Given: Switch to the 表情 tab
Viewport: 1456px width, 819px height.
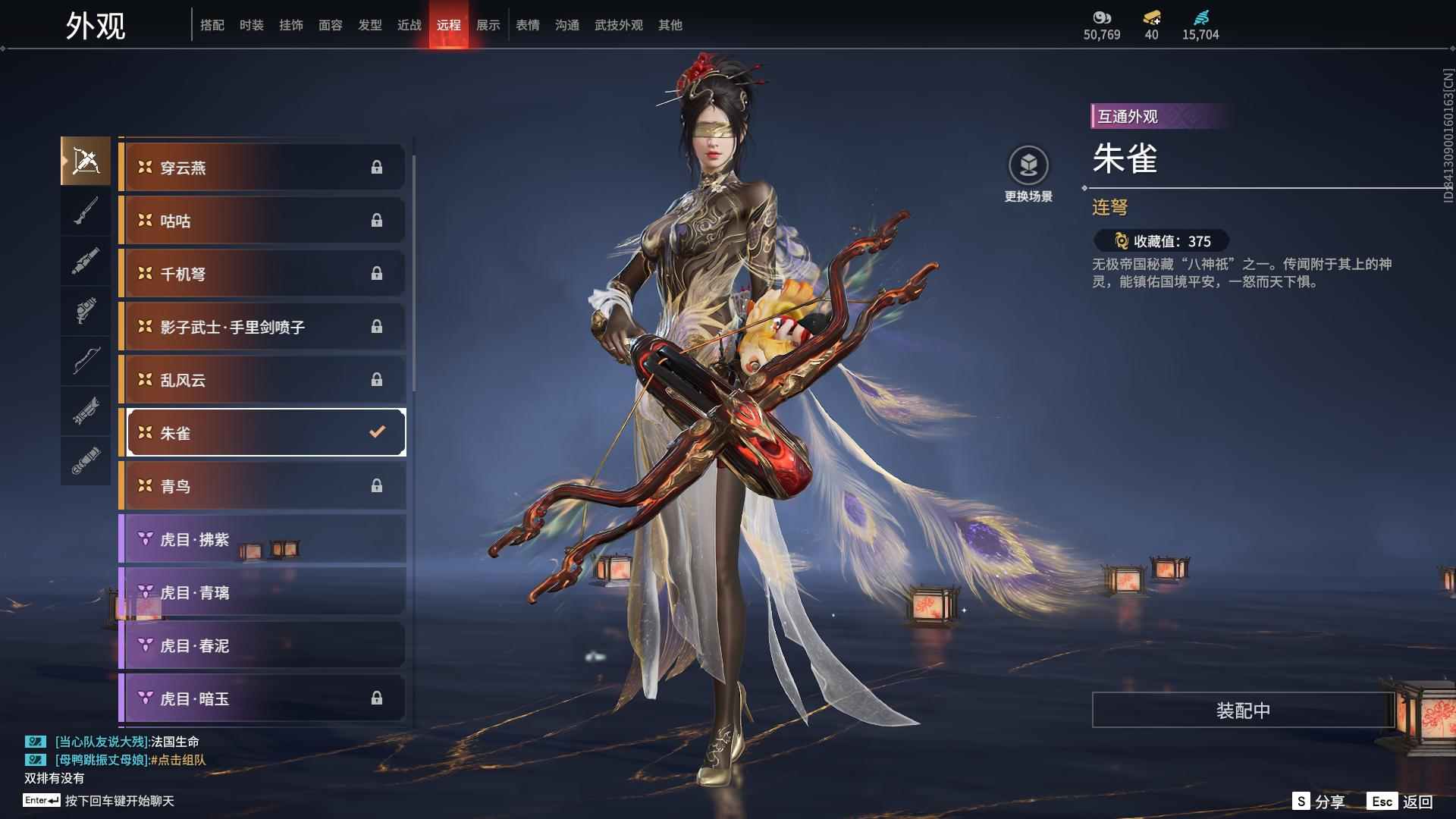Looking at the screenshot, I should tap(527, 24).
